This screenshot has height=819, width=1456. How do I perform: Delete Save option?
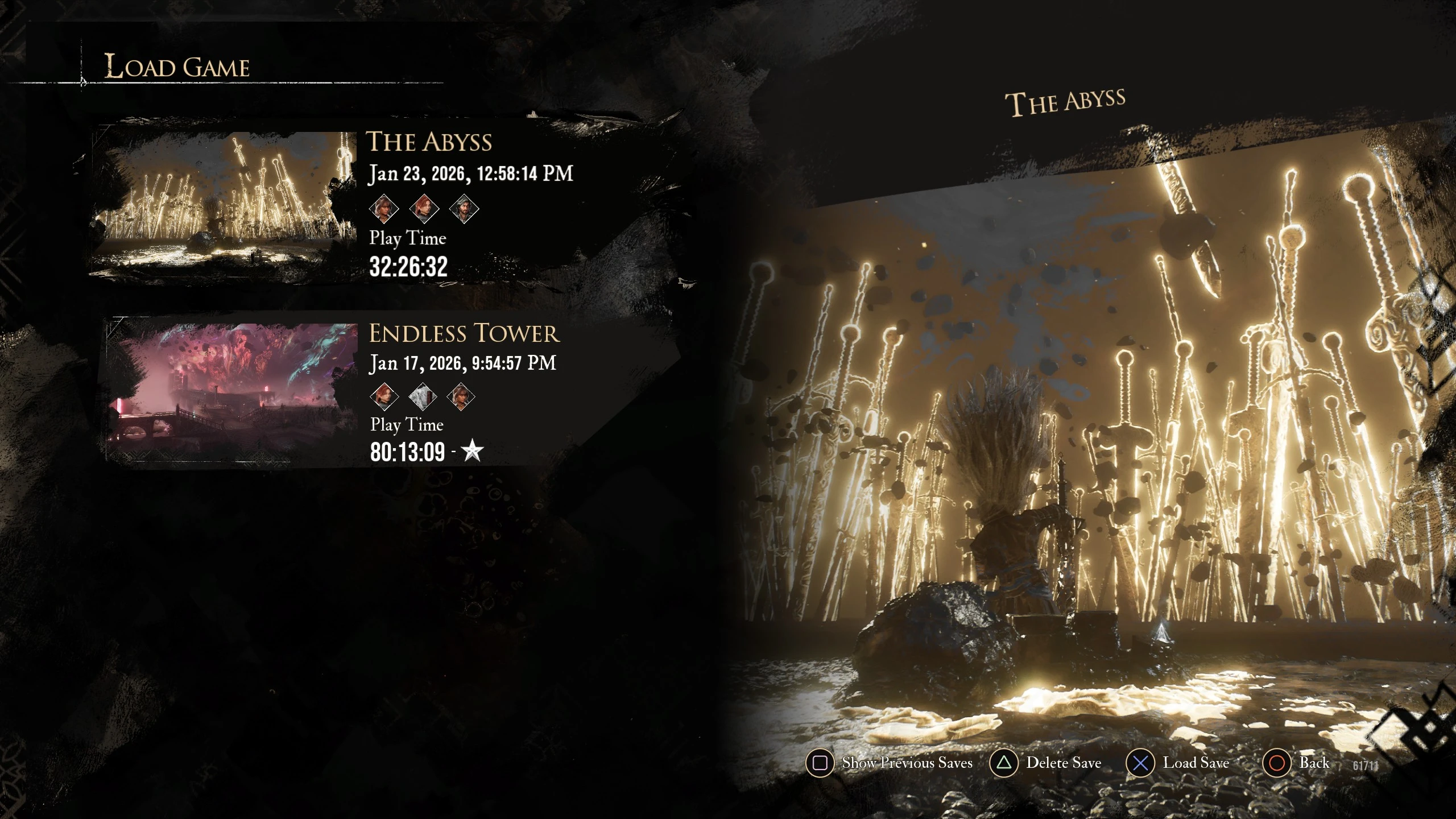pos(1046,763)
